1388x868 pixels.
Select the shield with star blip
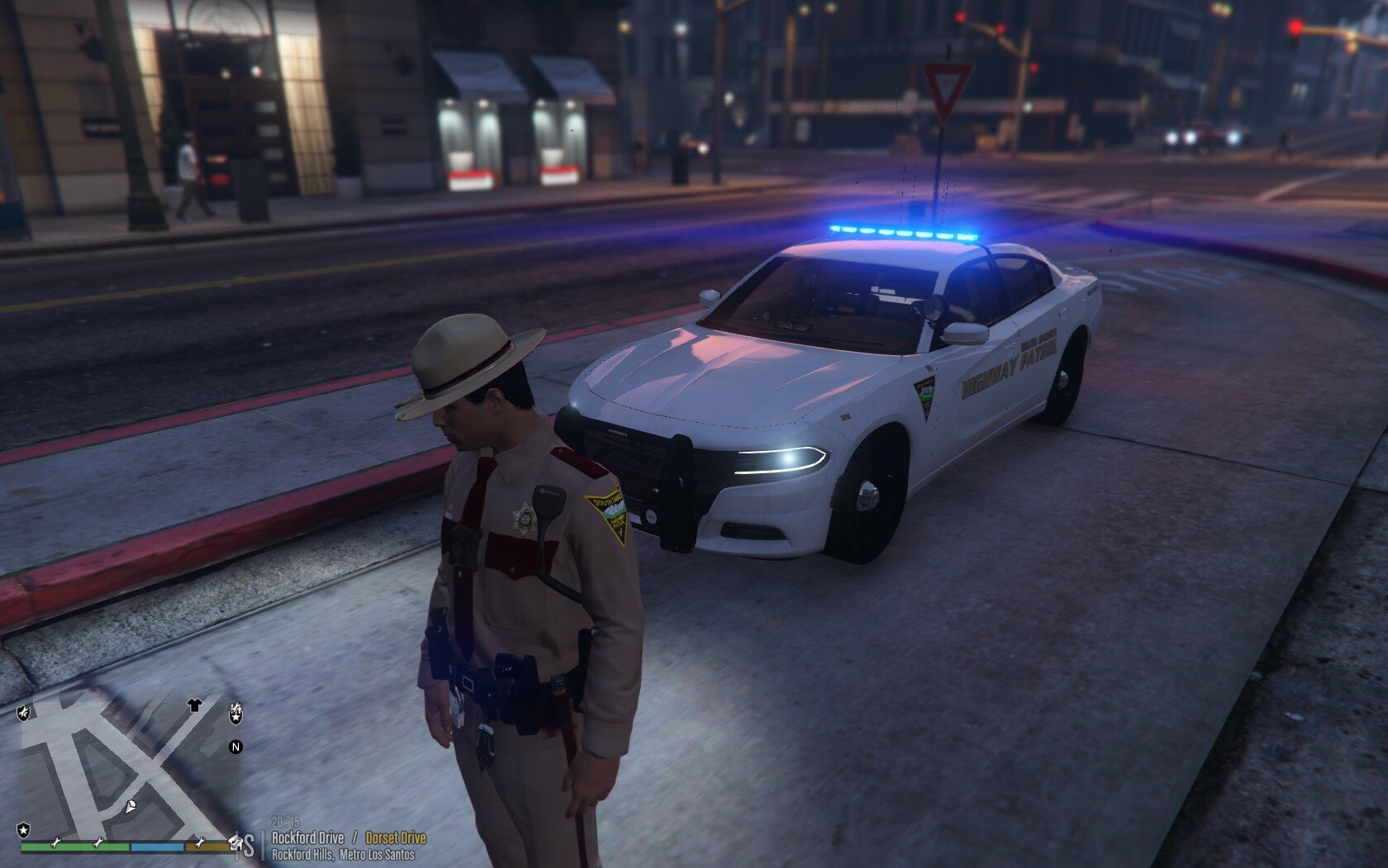[x=24, y=829]
